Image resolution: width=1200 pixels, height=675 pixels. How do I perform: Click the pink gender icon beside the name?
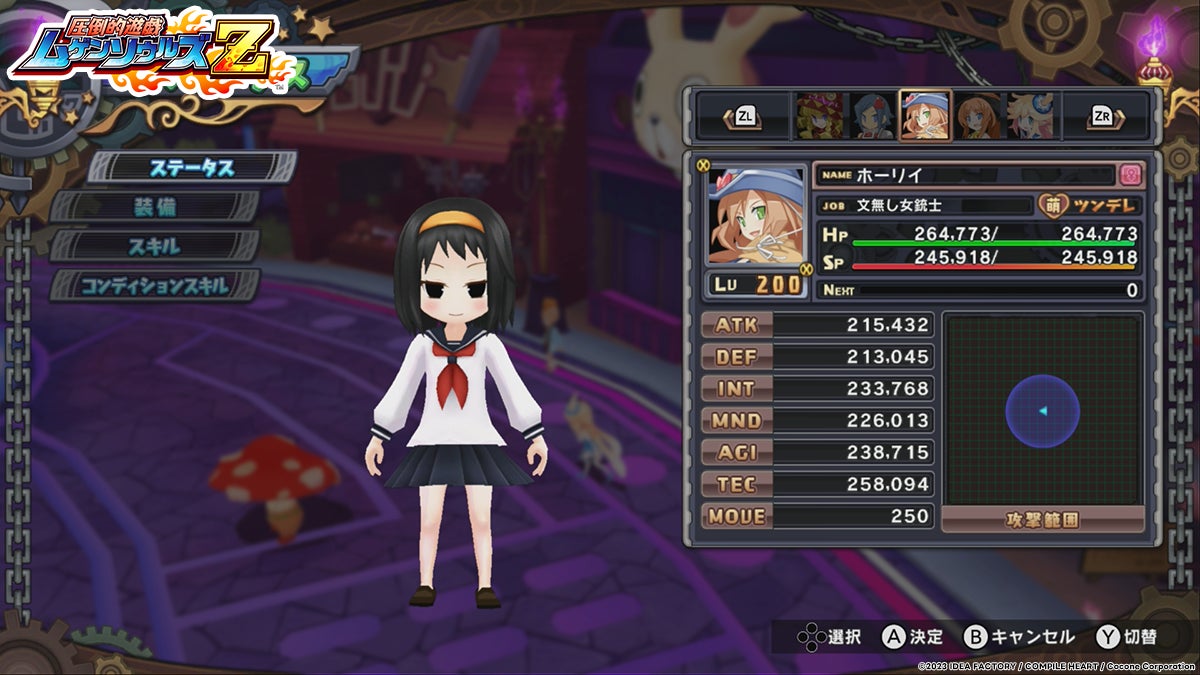(x=1131, y=175)
